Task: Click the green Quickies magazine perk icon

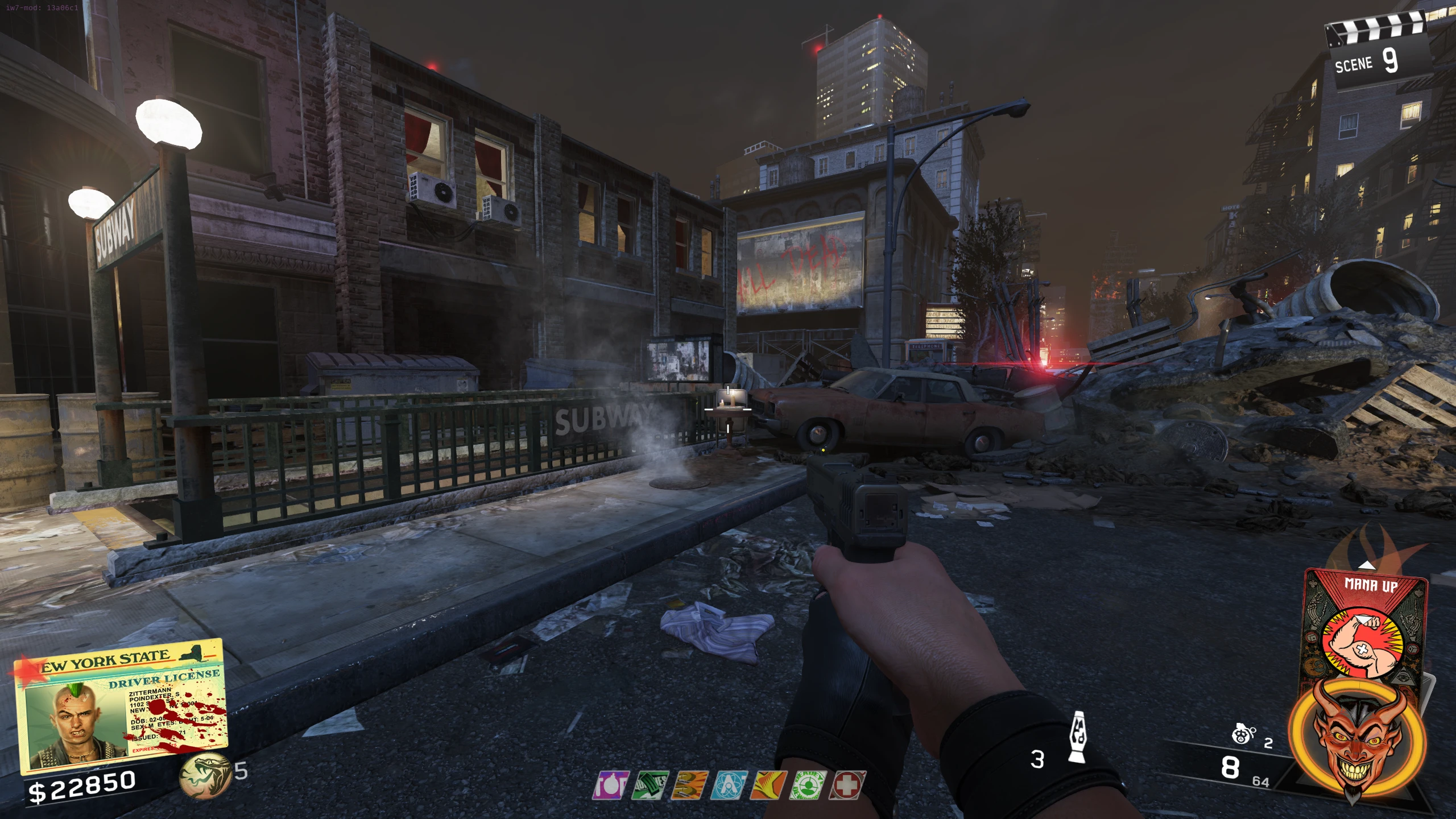Action: 650,785
